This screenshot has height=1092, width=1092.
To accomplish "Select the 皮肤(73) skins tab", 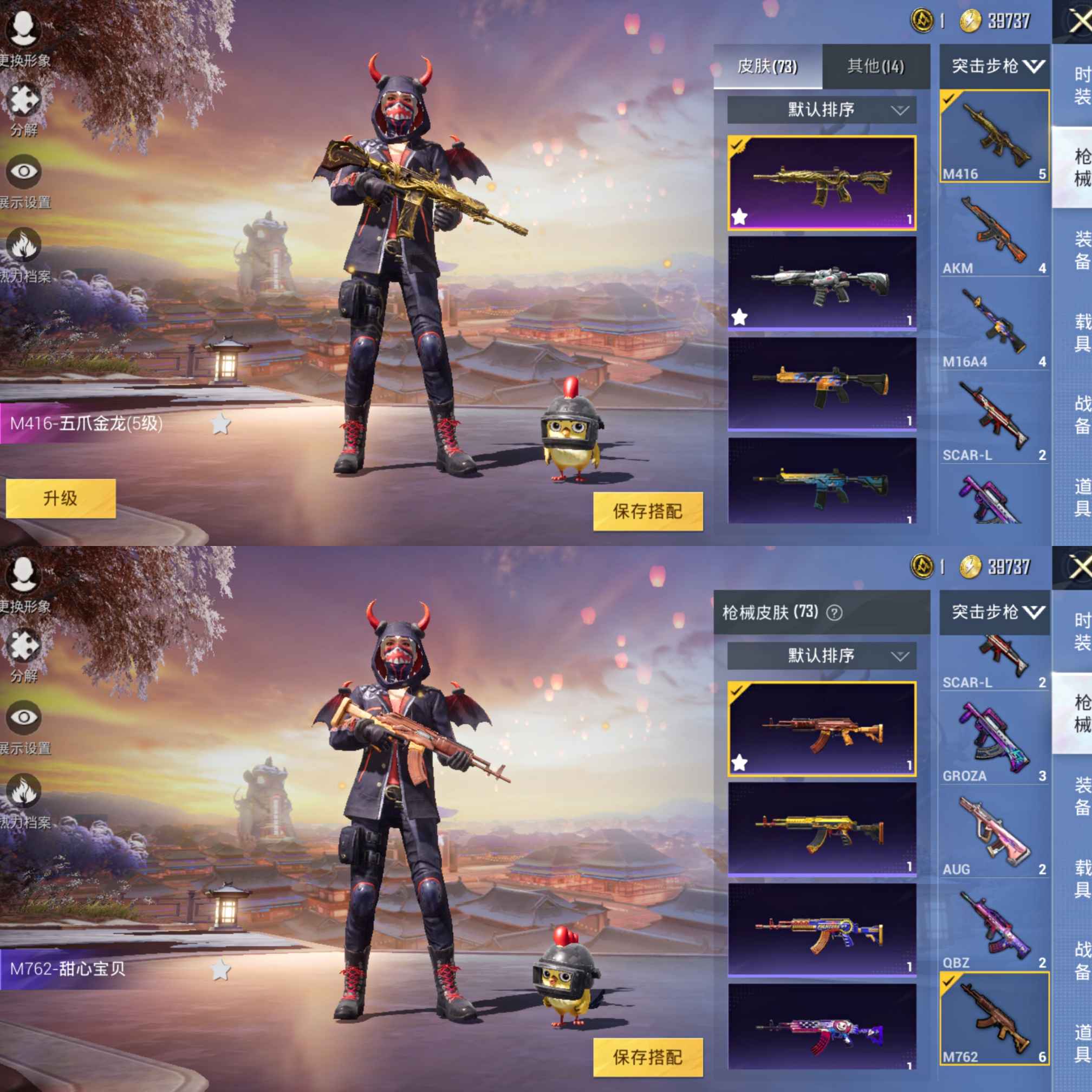I will tap(767, 67).
